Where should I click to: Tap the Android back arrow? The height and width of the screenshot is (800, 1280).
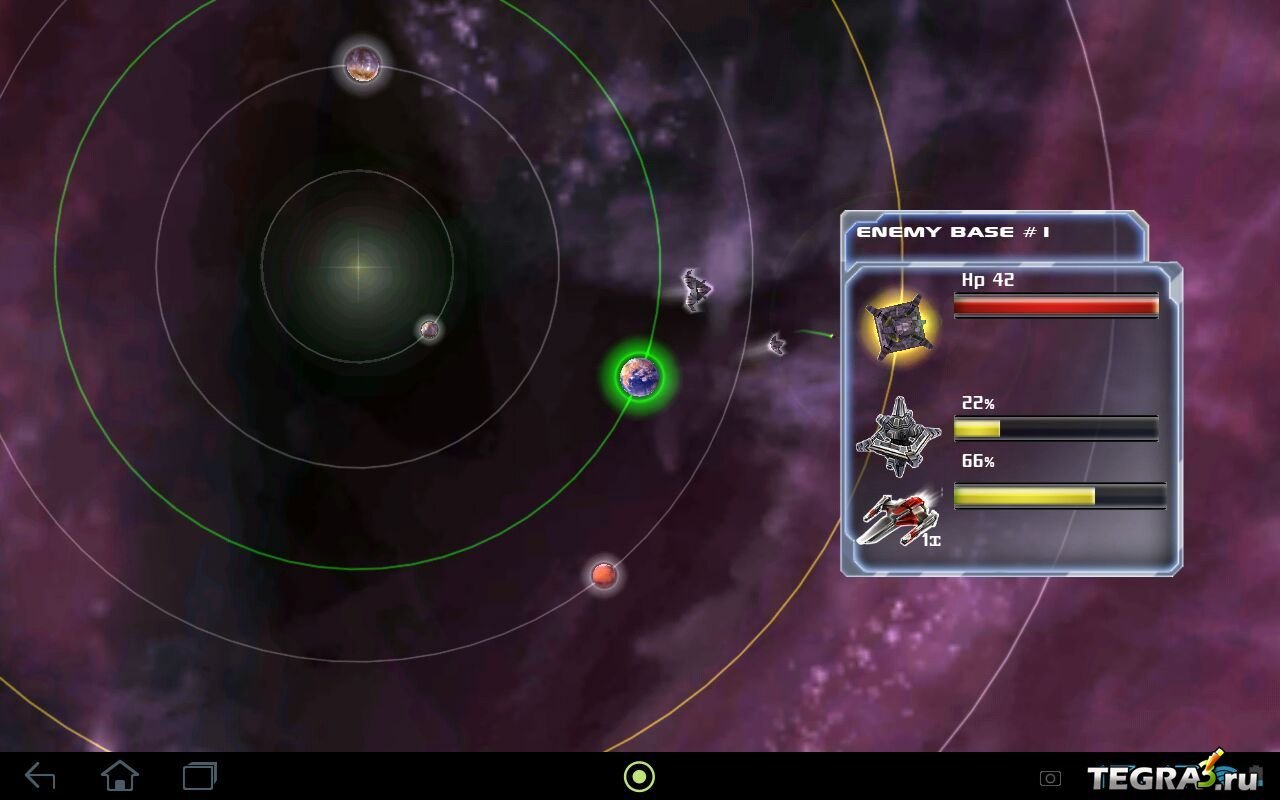pos(40,776)
